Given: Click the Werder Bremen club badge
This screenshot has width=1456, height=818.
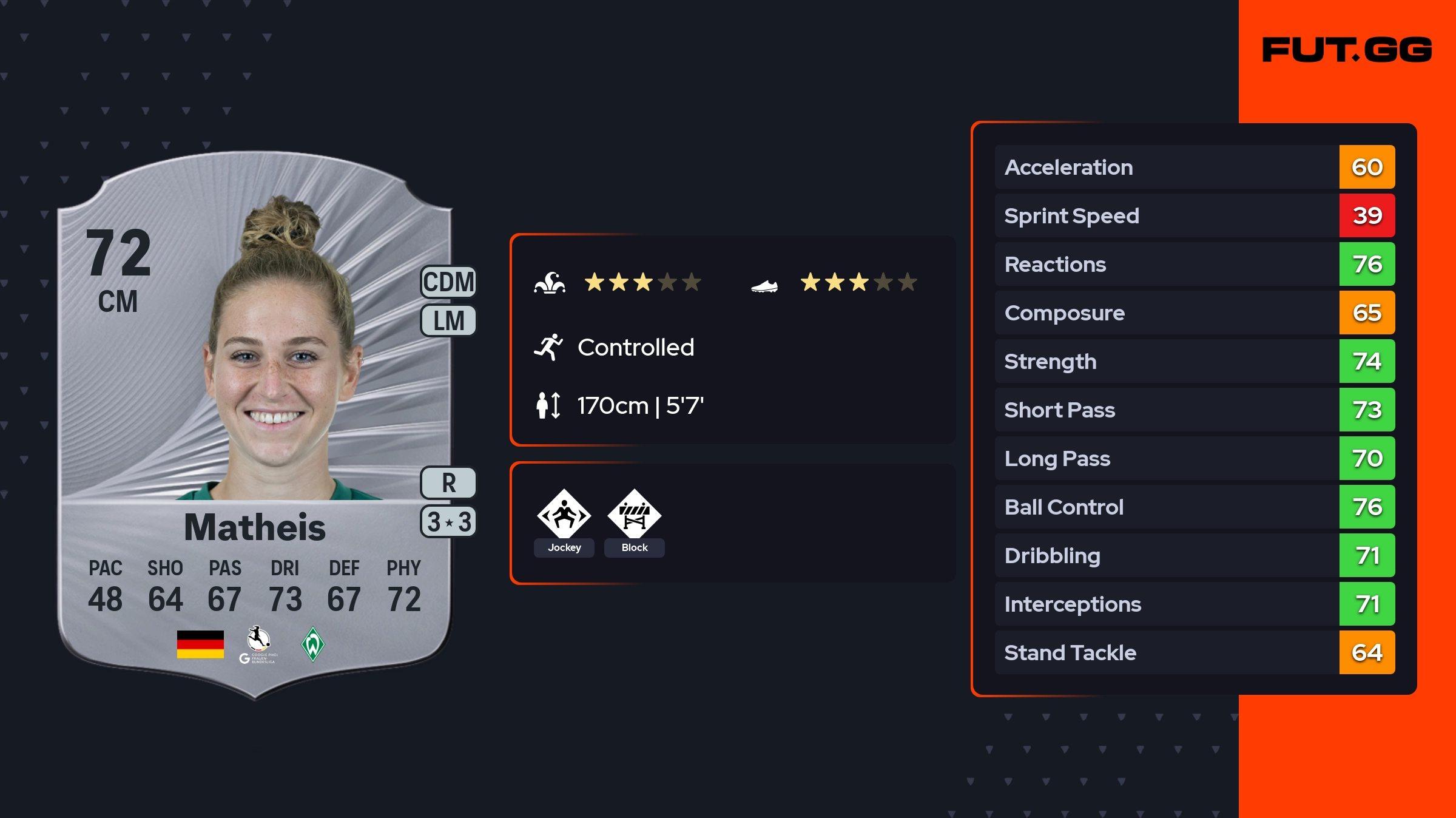Looking at the screenshot, I should [x=312, y=644].
